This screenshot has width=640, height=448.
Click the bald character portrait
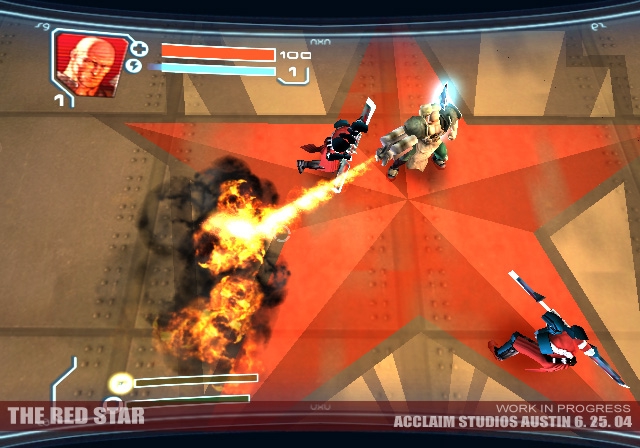(x=90, y=63)
